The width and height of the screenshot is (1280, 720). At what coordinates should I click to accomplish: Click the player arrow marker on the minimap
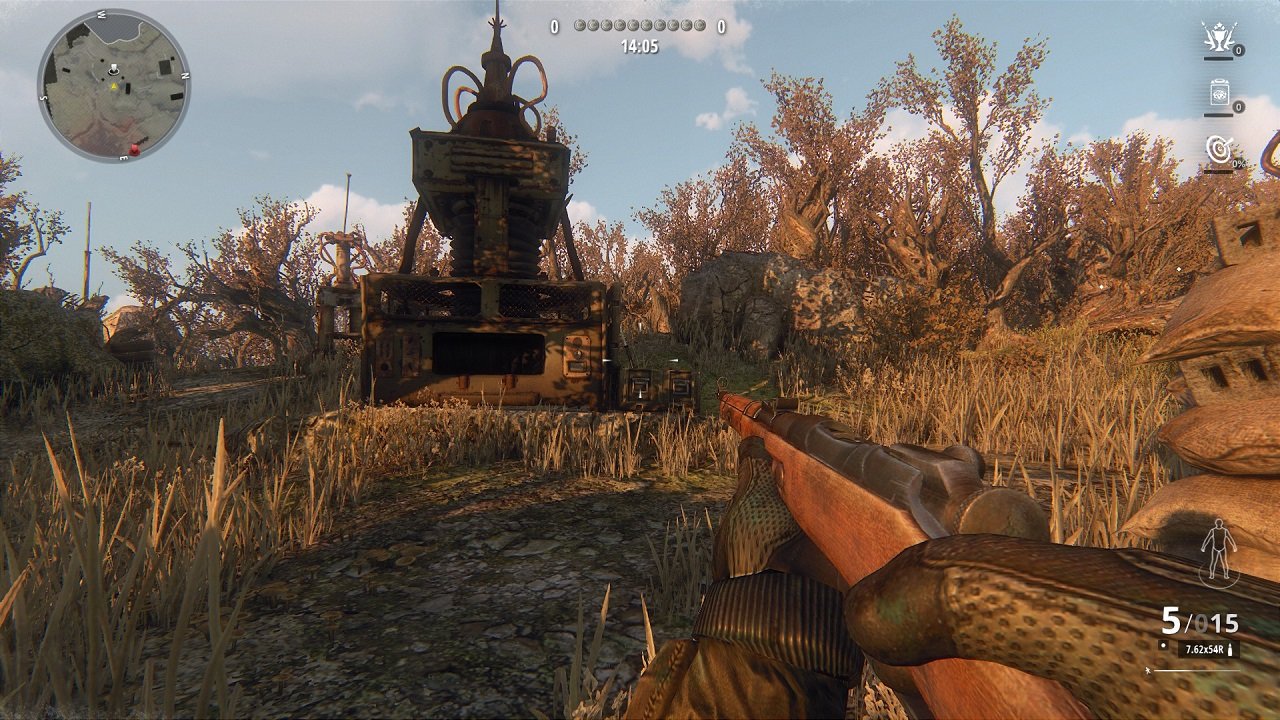114,68
